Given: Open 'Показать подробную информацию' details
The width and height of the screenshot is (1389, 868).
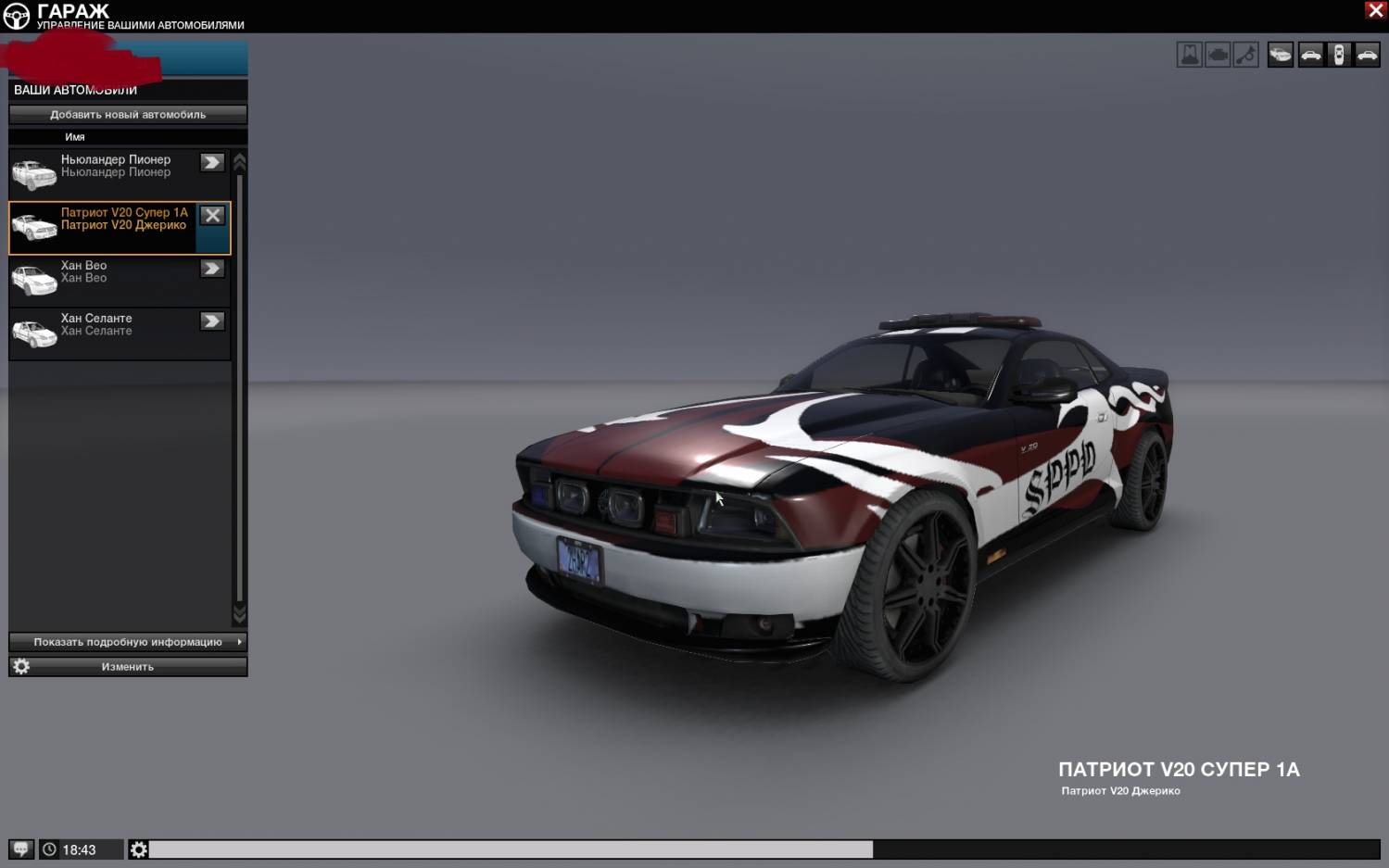Looking at the screenshot, I should click(128, 642).
